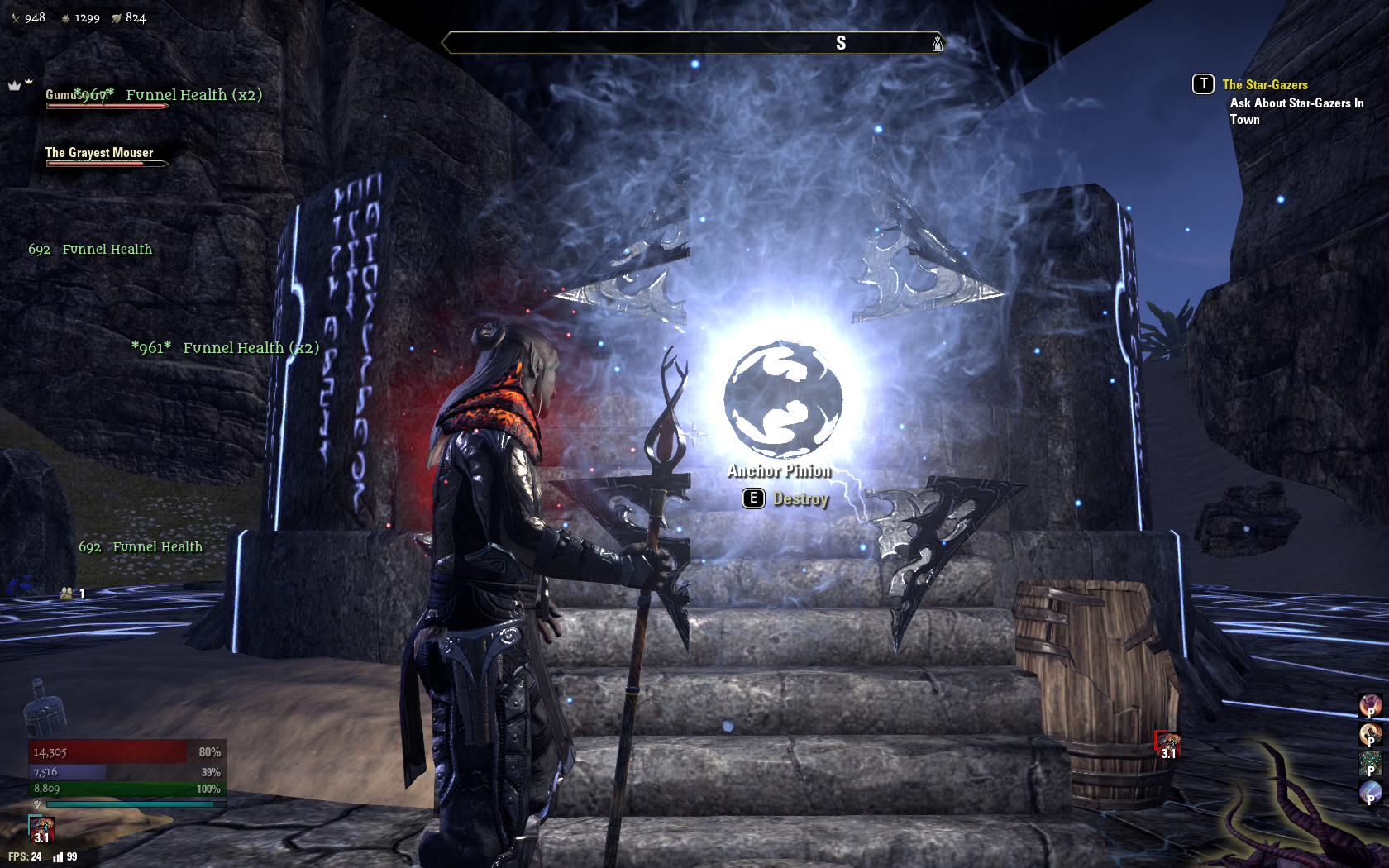1389x868 pixels.
Task: Select the blue-purple orb passive buff icon
Action: click(x=1370, y=792)
